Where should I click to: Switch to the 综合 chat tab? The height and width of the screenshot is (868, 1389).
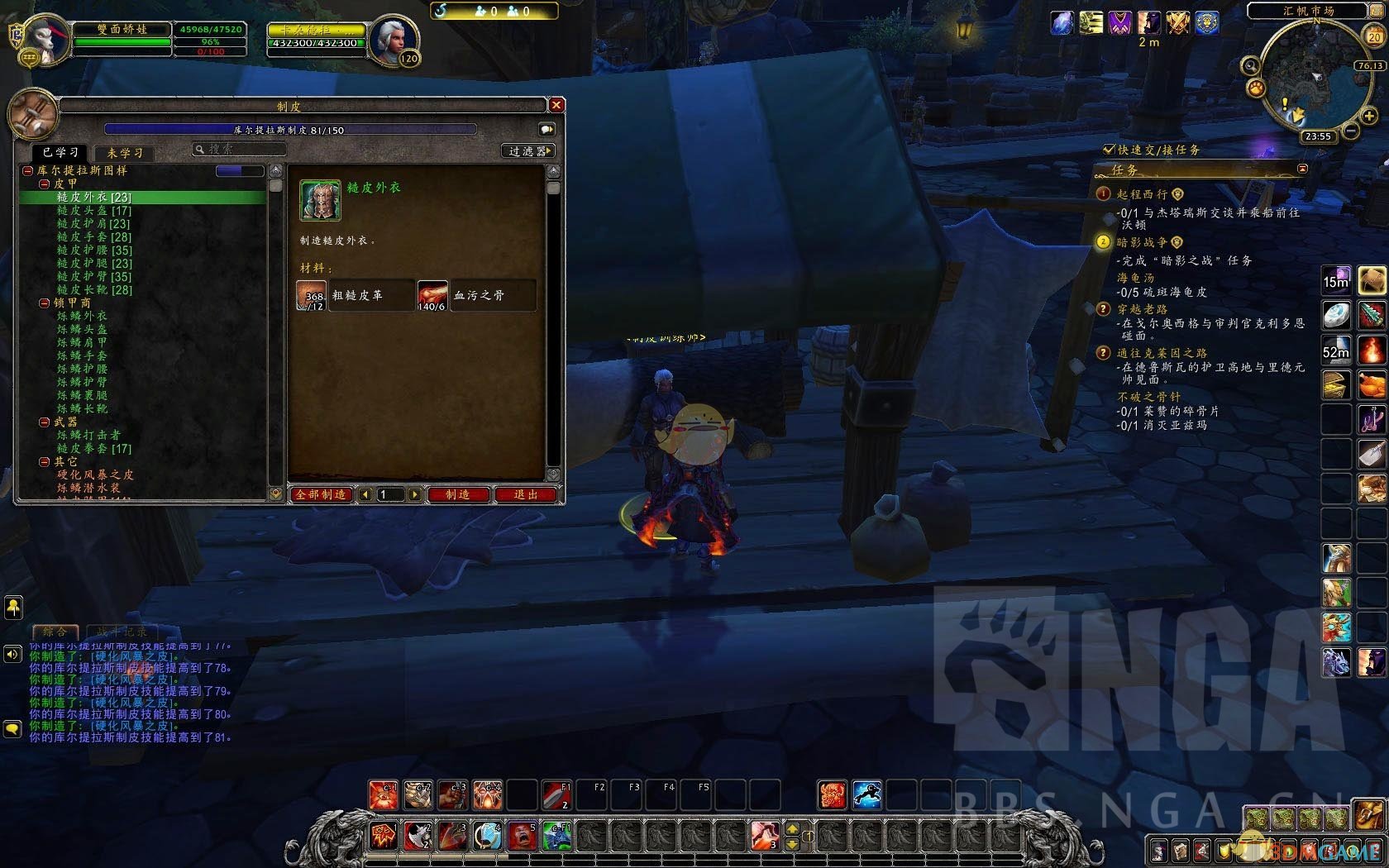[55, 632]
